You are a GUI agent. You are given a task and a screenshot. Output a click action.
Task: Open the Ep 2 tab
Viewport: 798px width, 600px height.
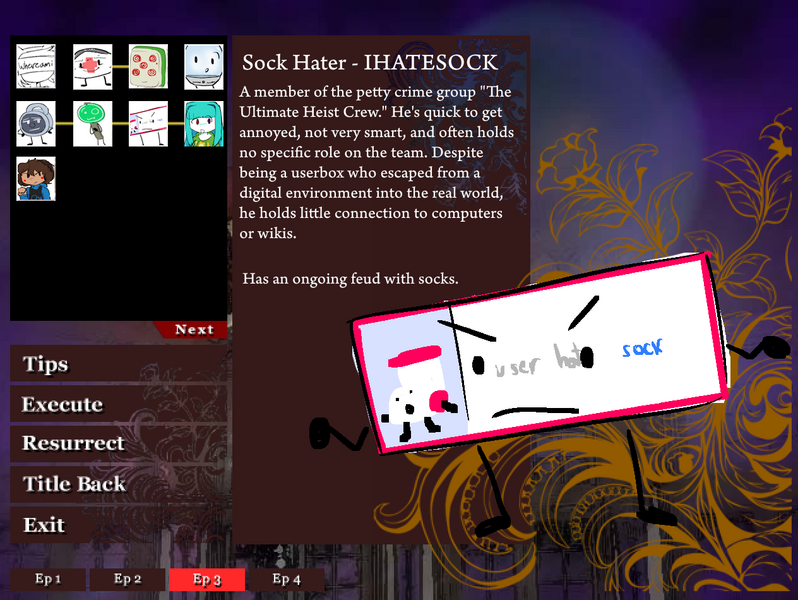[x=127, y=579]
